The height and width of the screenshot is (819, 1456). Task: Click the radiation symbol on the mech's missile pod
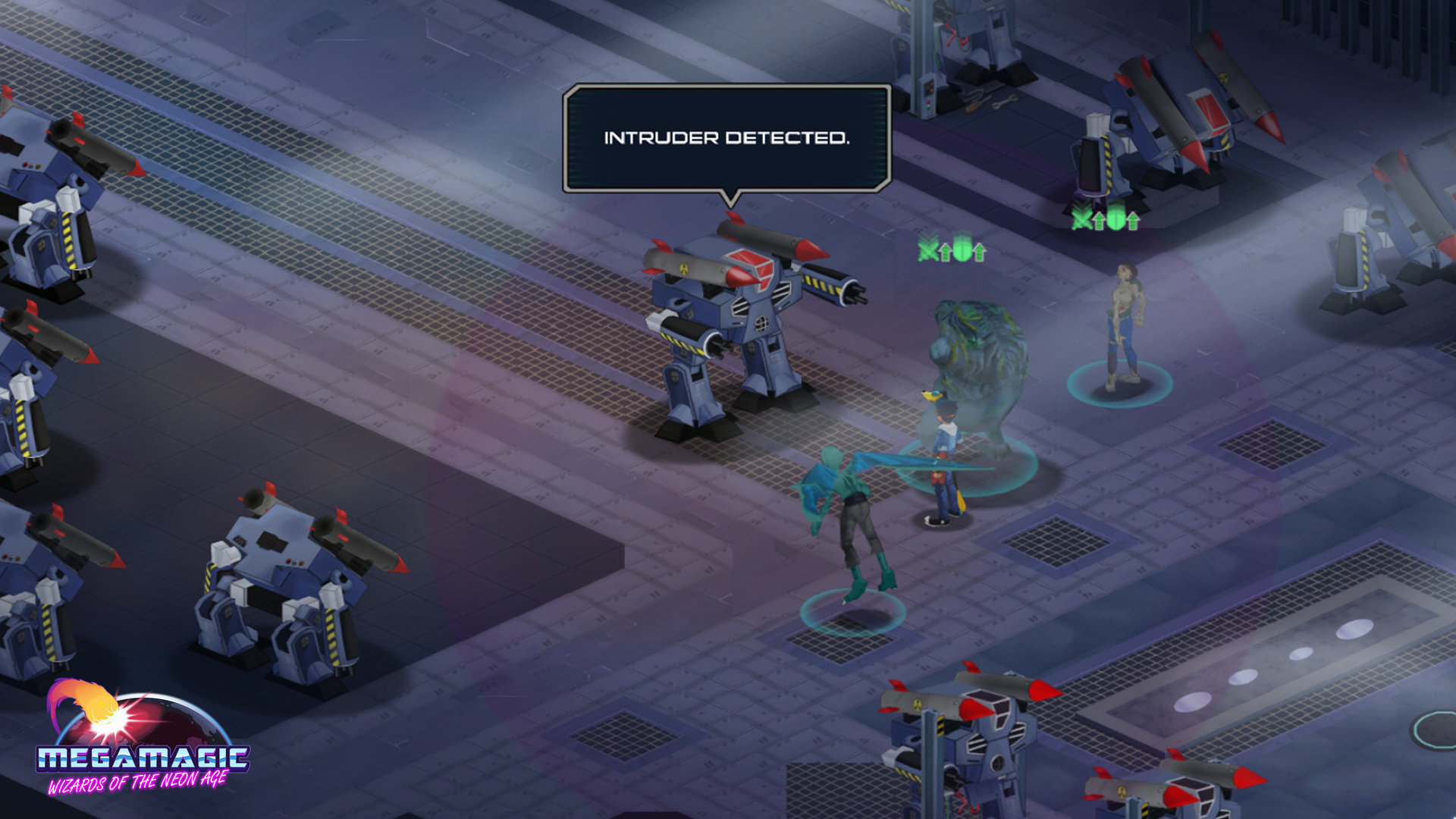684,269
